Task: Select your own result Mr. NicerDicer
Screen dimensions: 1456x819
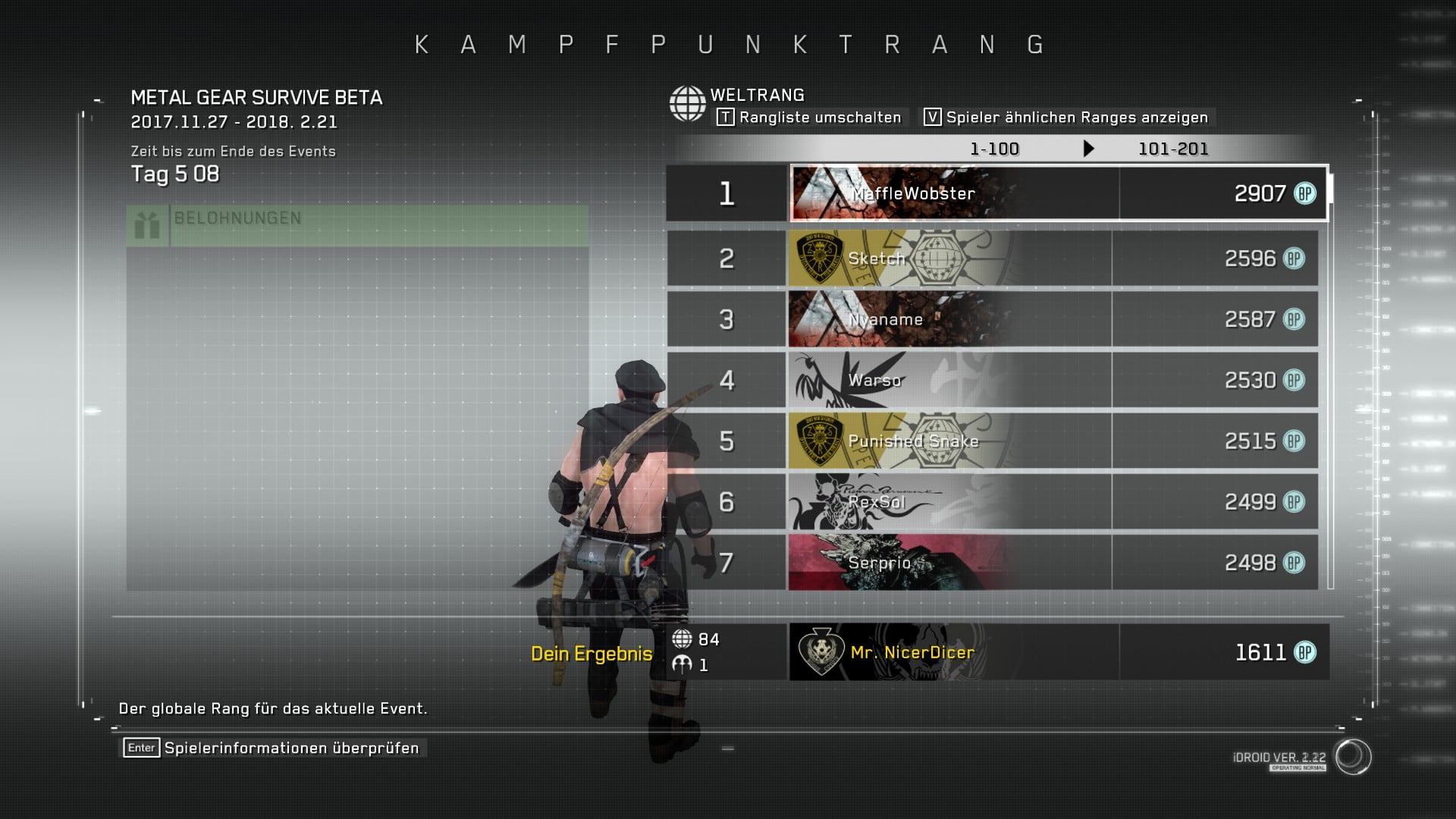Action: 1058,652
